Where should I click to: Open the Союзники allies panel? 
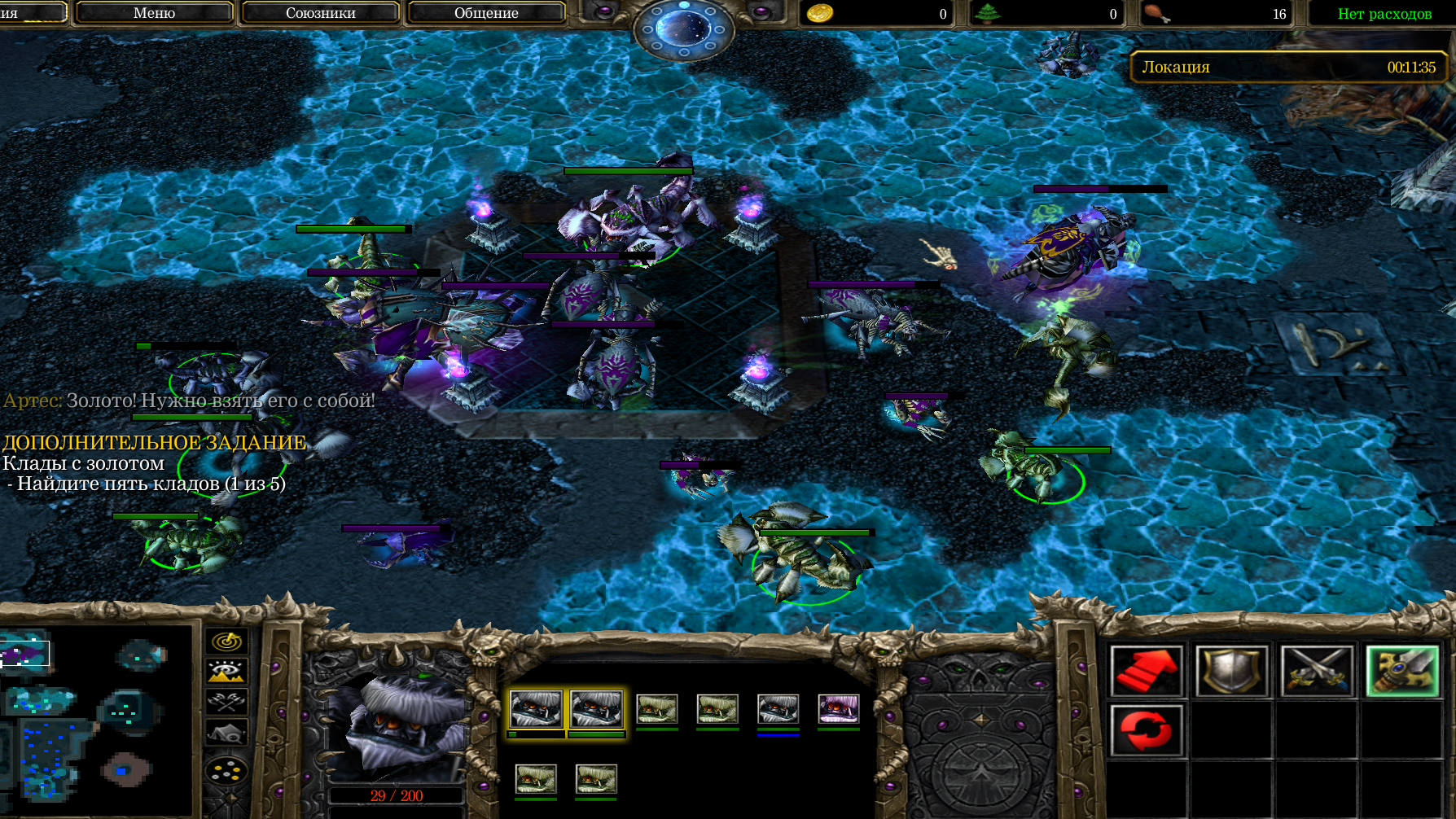coord(320,13)
